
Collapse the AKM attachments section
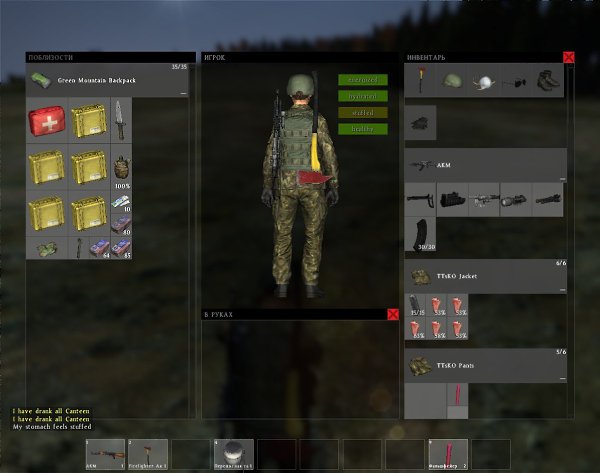pyautogui.click(x=562, y=179)
